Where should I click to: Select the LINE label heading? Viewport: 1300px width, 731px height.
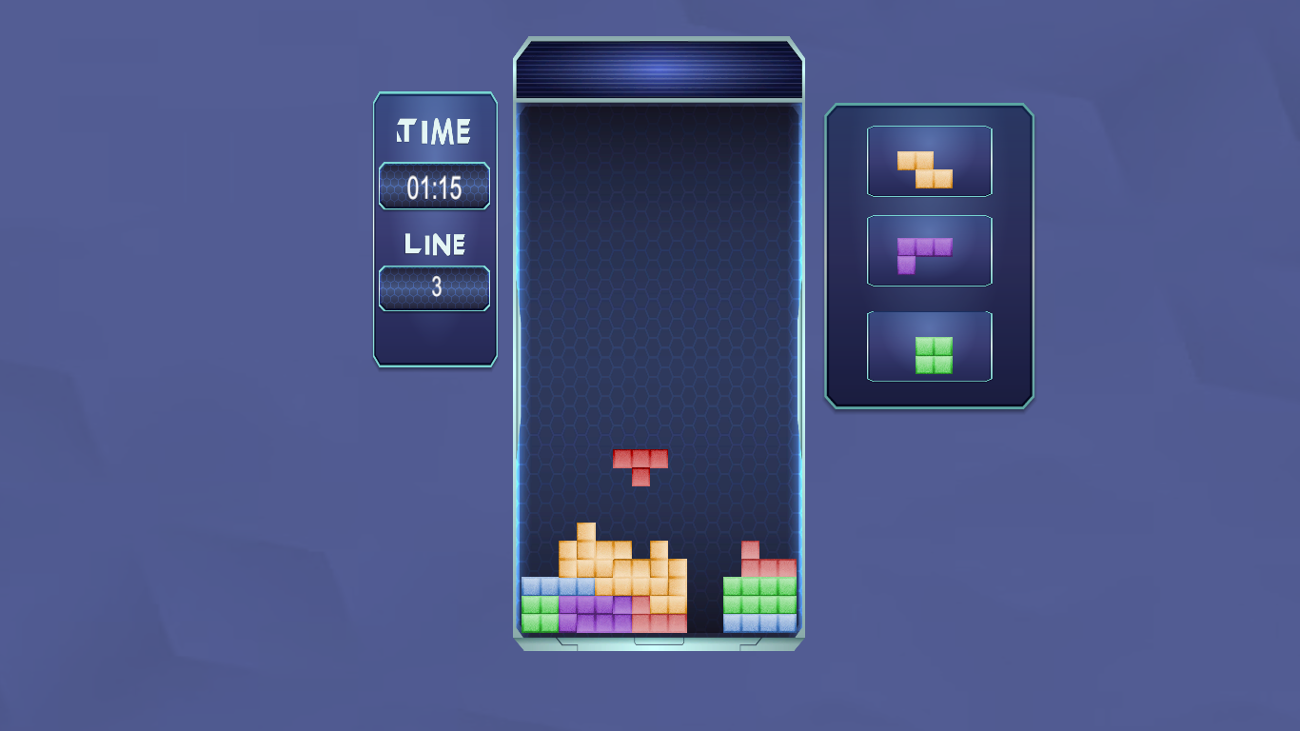[434, 243]
